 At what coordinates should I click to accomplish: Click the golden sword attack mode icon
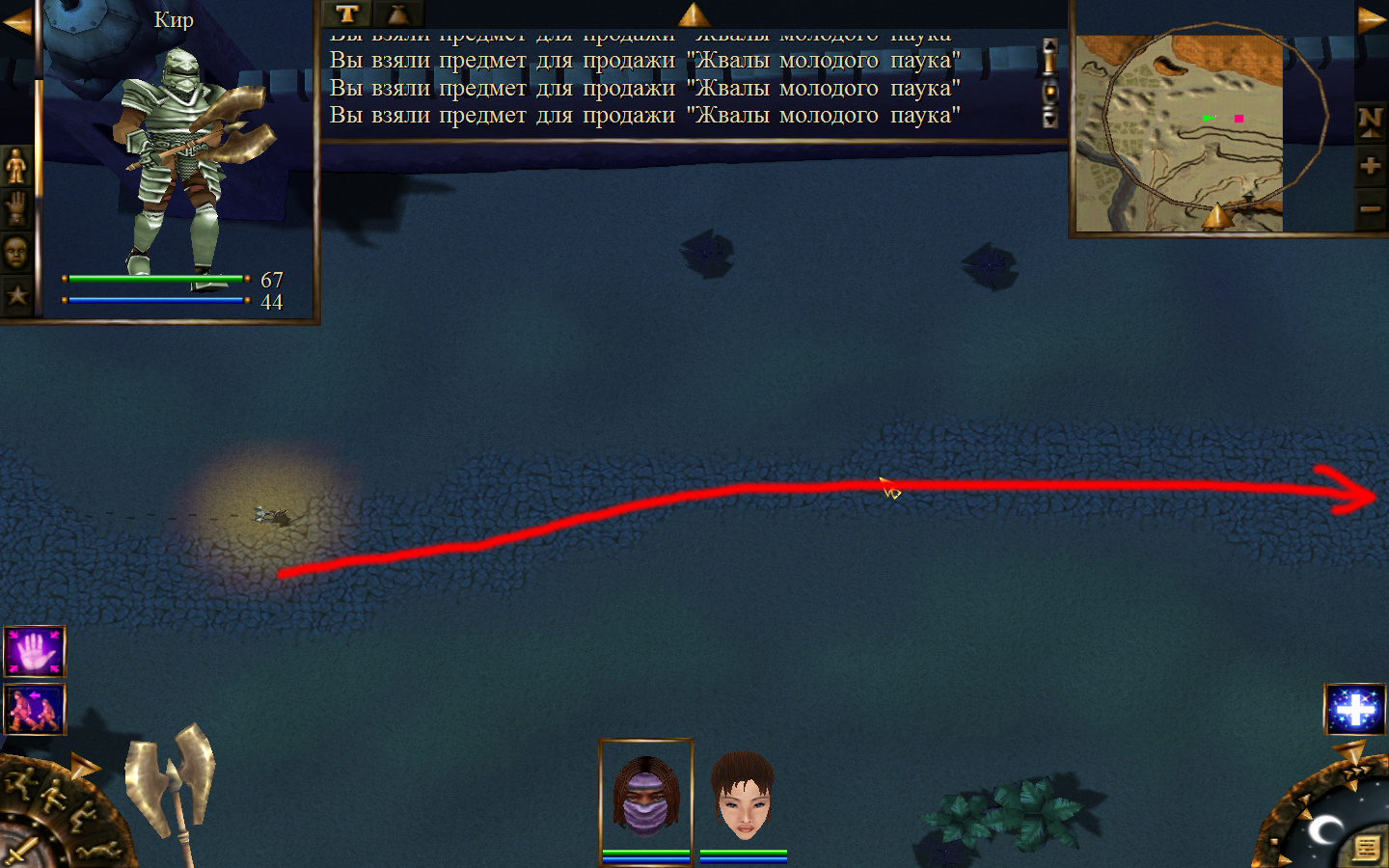(x=21, y=852)
